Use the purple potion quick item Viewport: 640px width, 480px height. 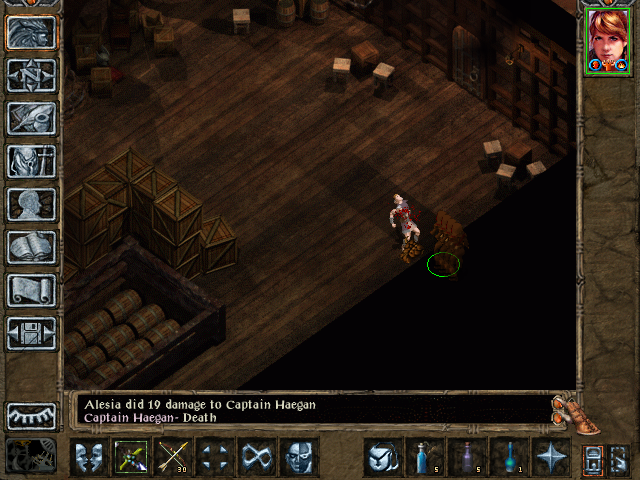coord(467,457)
